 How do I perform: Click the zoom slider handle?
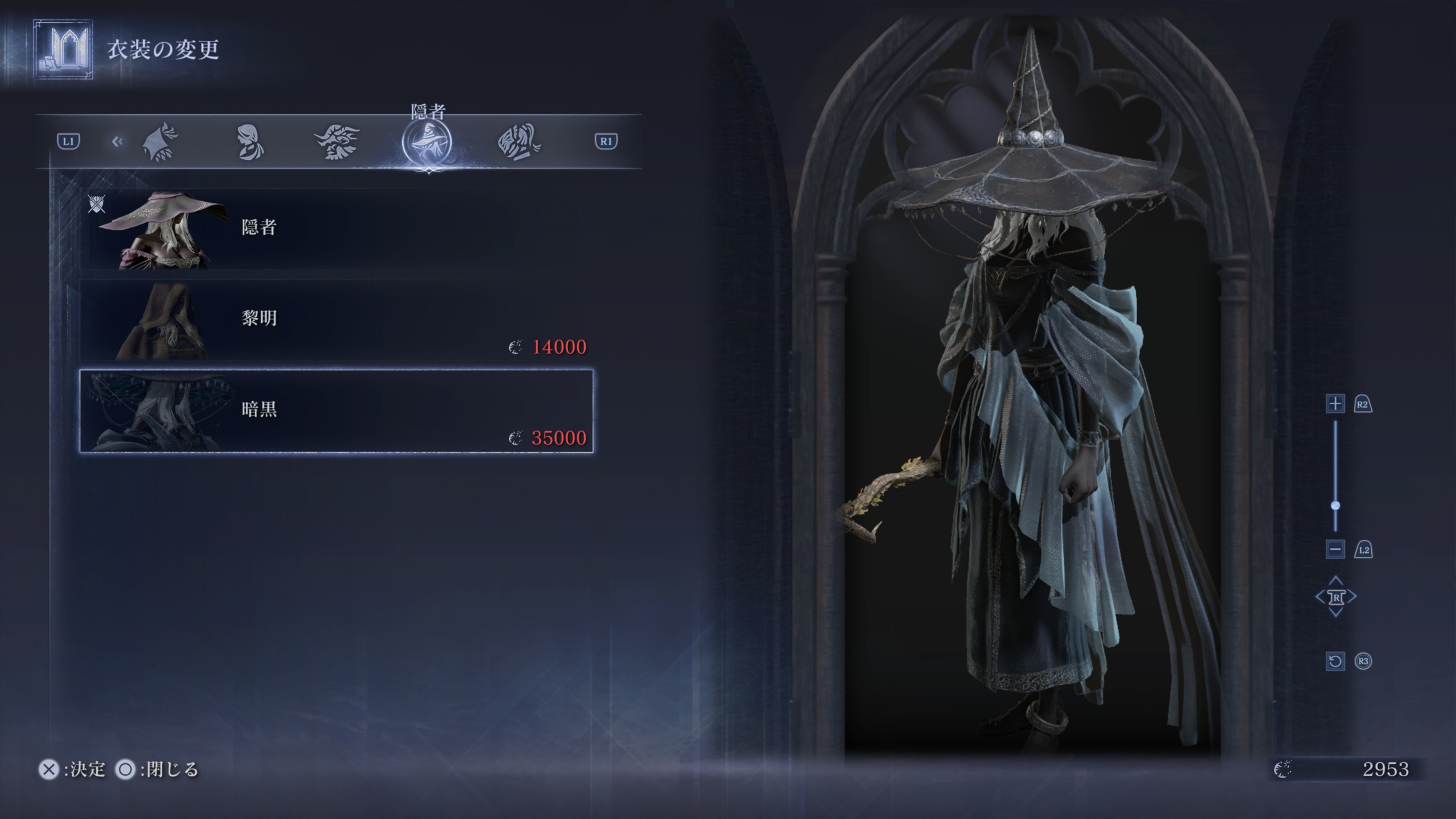1335,506
